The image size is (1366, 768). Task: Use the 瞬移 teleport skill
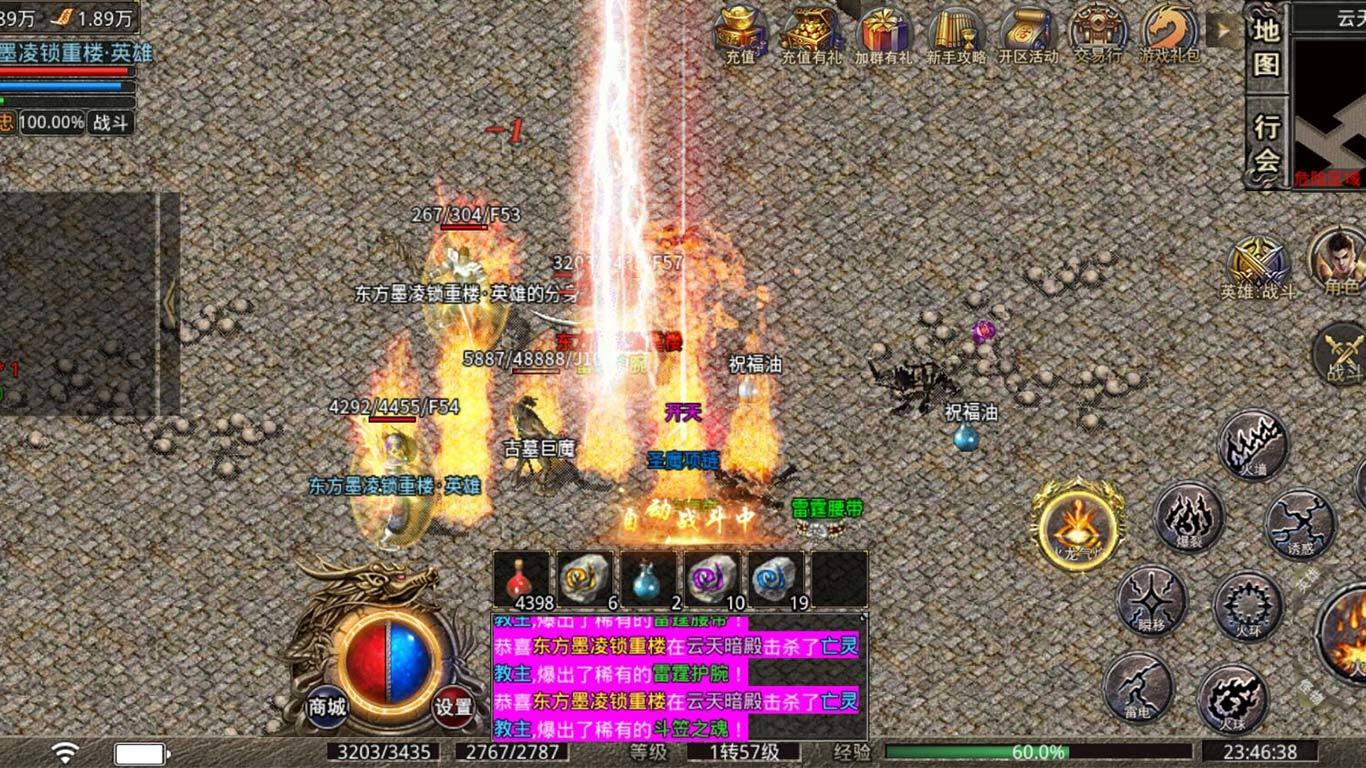point(1151,599)
